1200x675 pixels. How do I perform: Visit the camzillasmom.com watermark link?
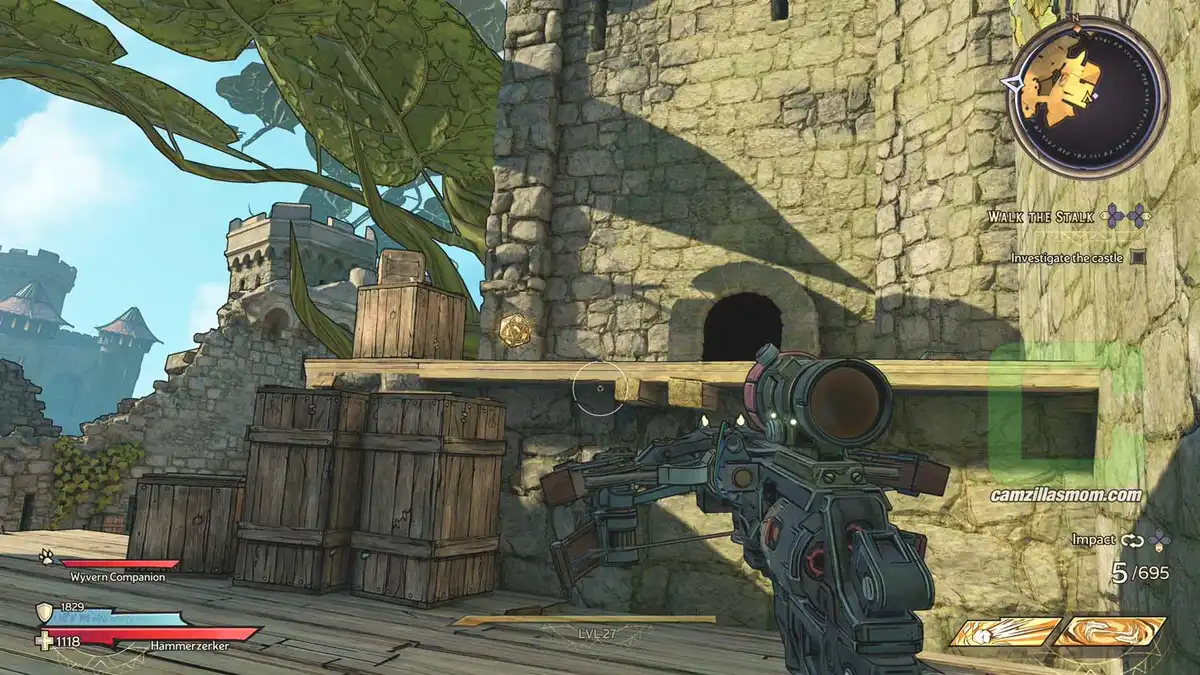click(x=1066, y=495)
